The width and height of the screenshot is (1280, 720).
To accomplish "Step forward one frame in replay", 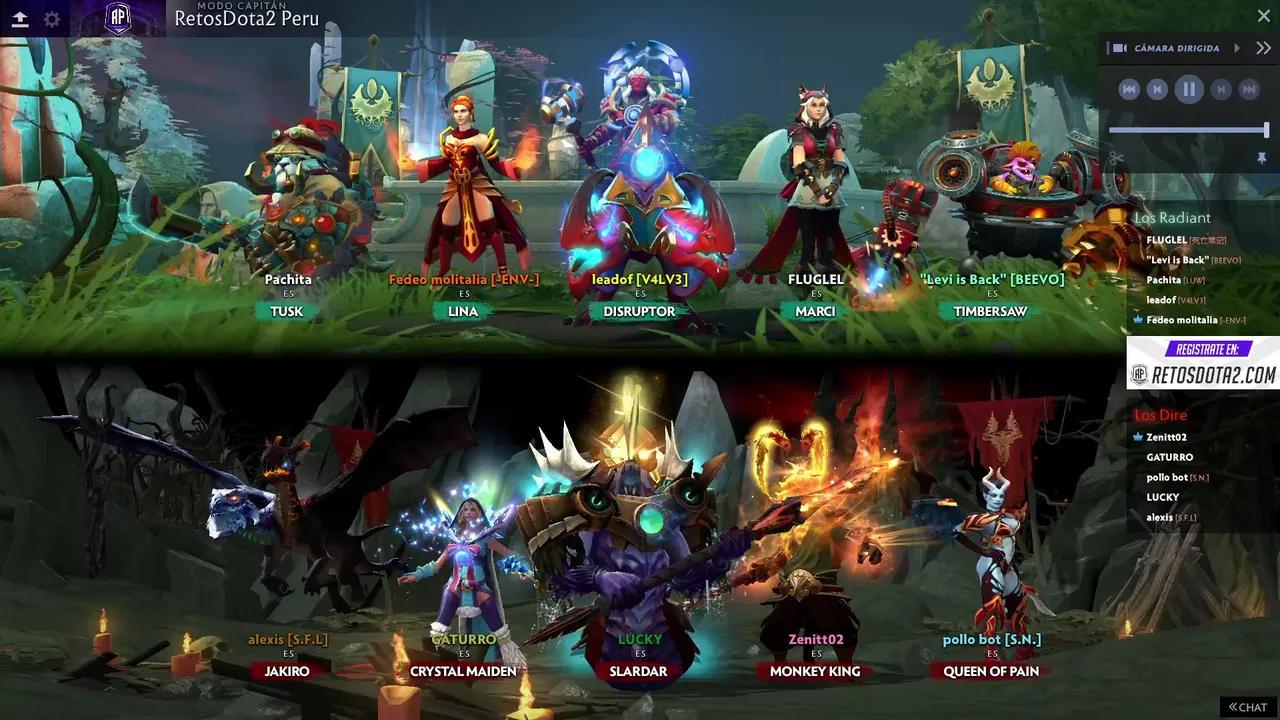I will coord(1221,90).
